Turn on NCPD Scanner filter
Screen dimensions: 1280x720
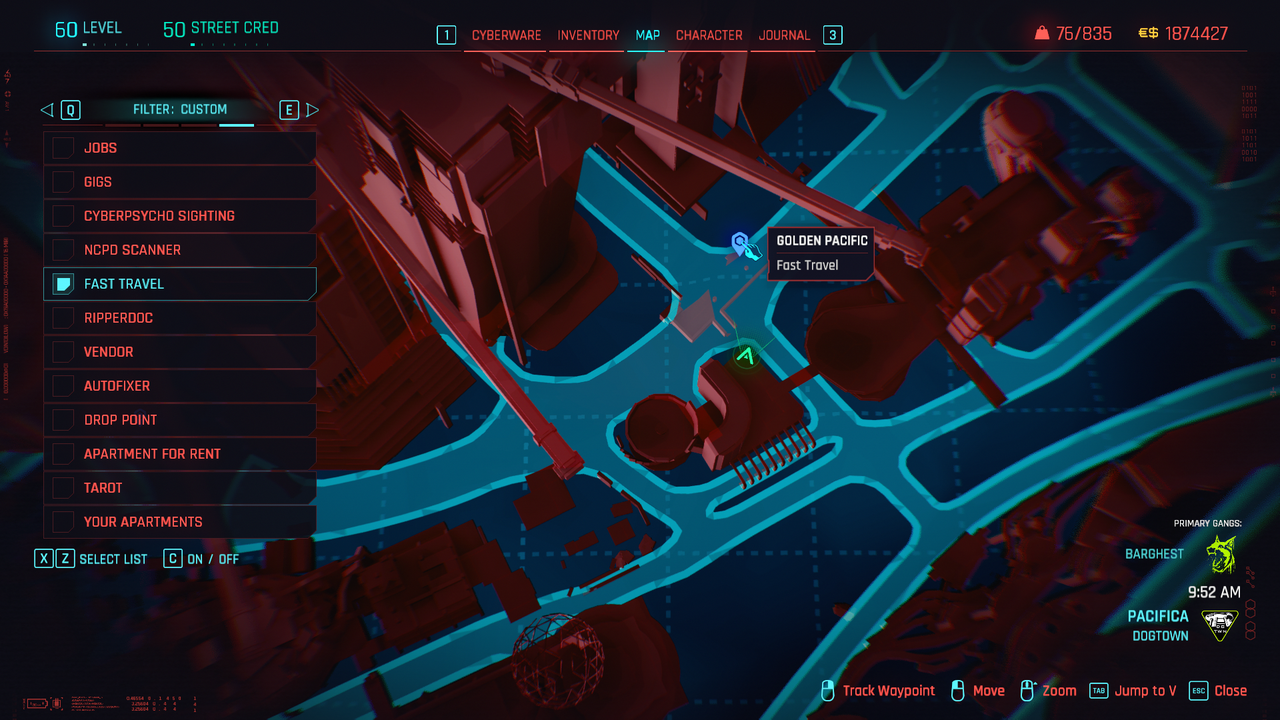(64, 250)
